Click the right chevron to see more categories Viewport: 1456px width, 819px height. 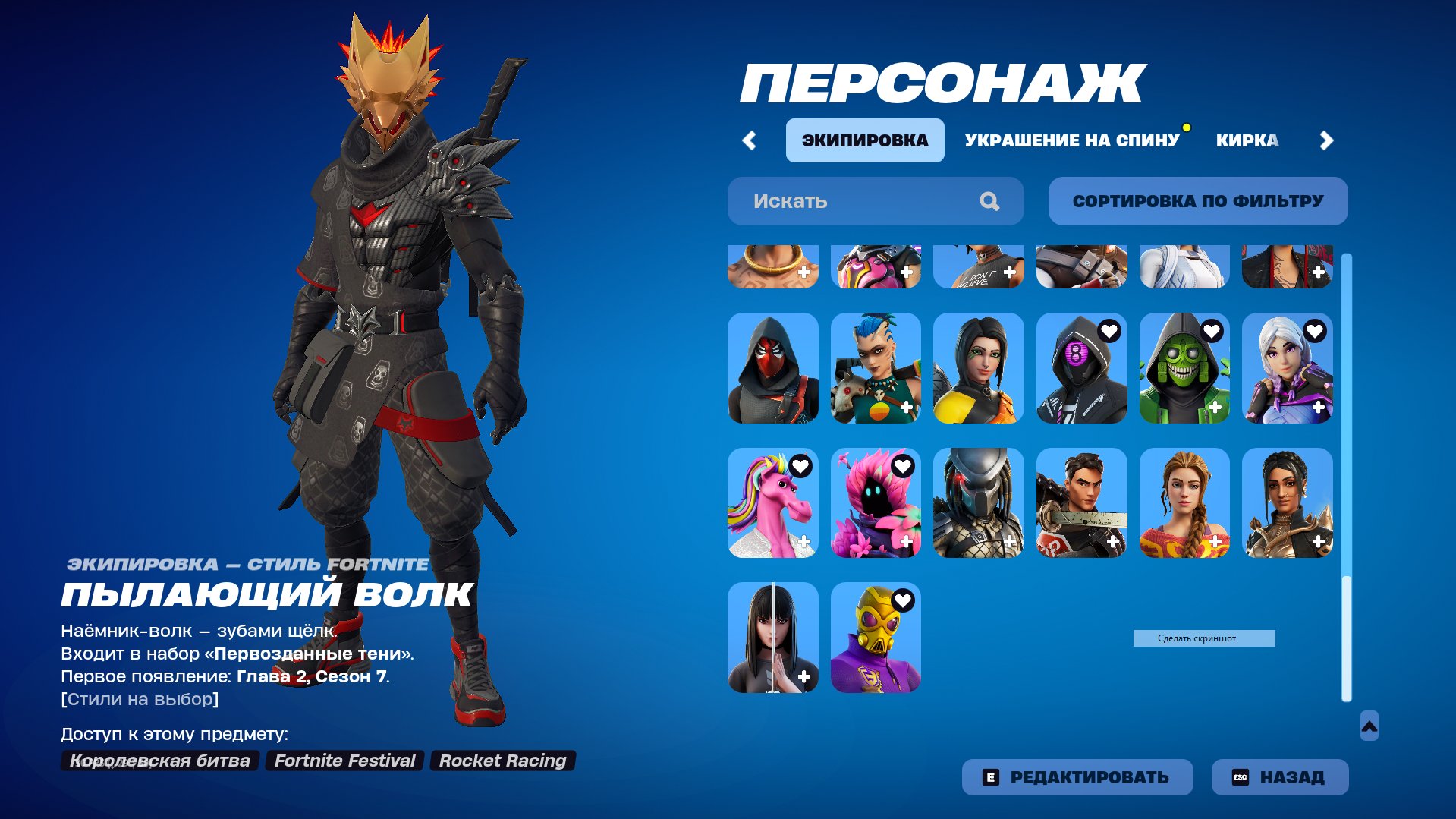(x=1327, y=140)
